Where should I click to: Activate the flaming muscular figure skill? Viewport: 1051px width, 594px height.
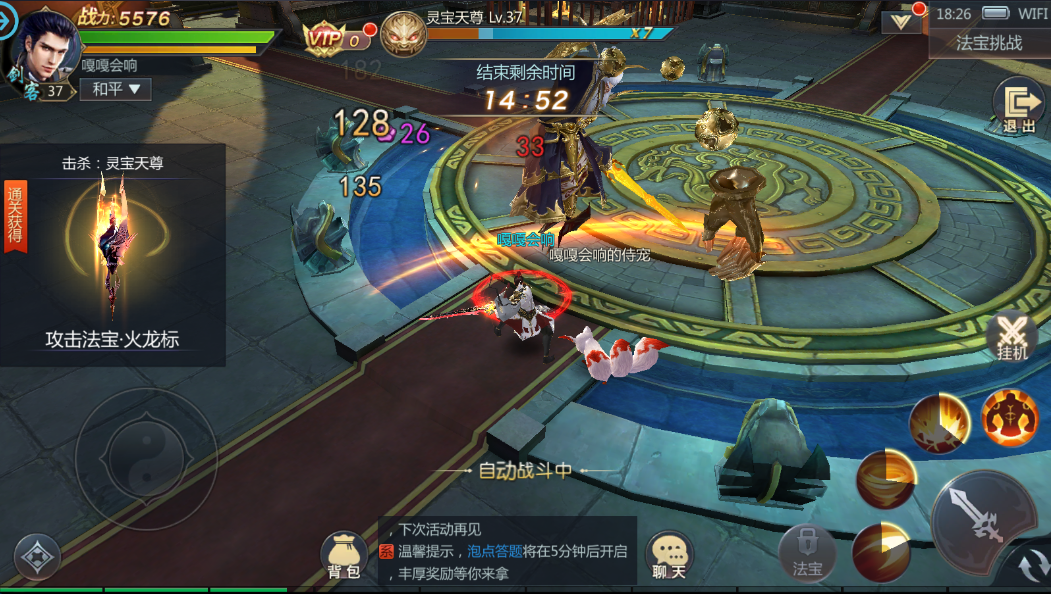point(1009,417)
